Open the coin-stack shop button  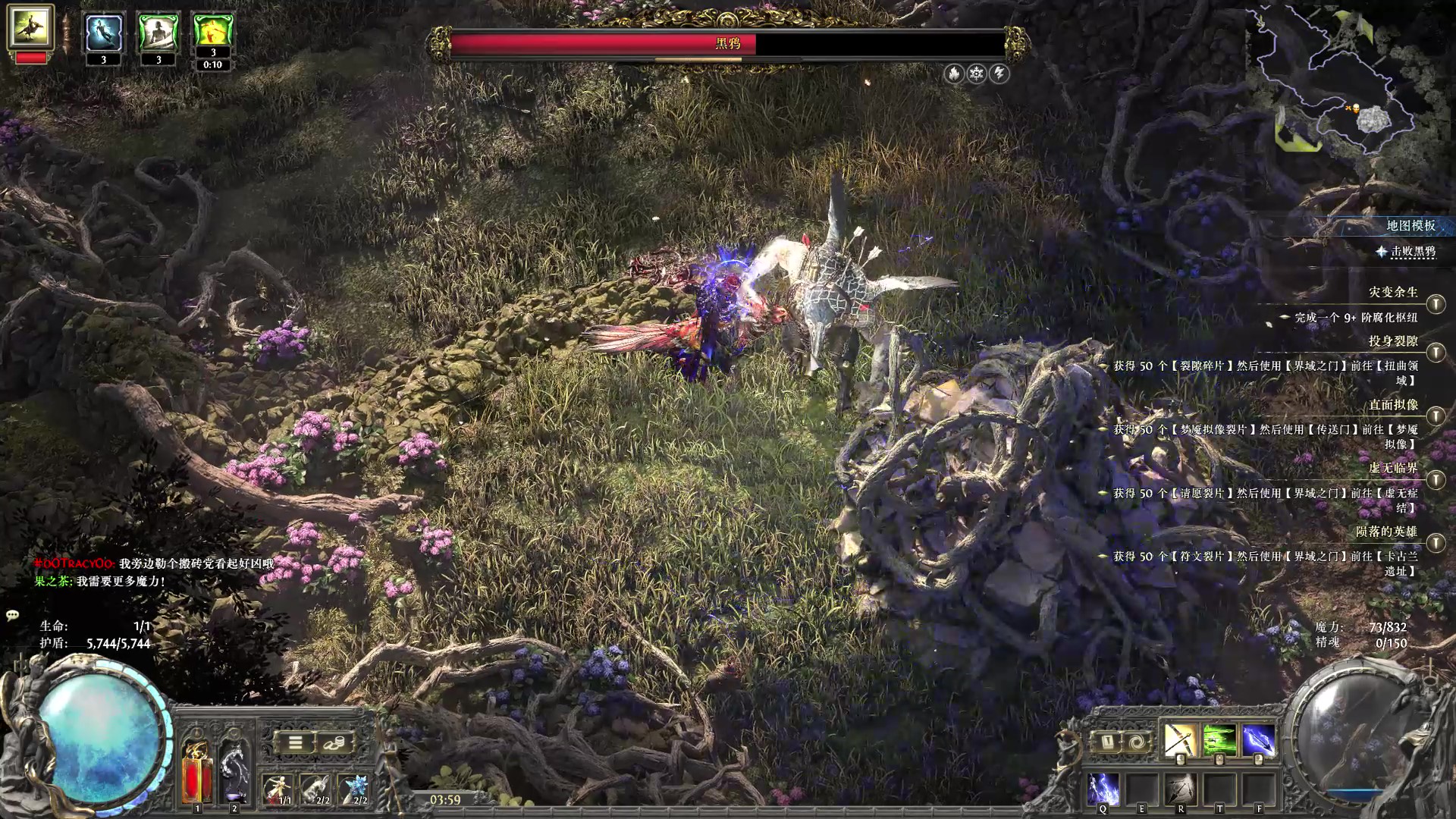334,742
